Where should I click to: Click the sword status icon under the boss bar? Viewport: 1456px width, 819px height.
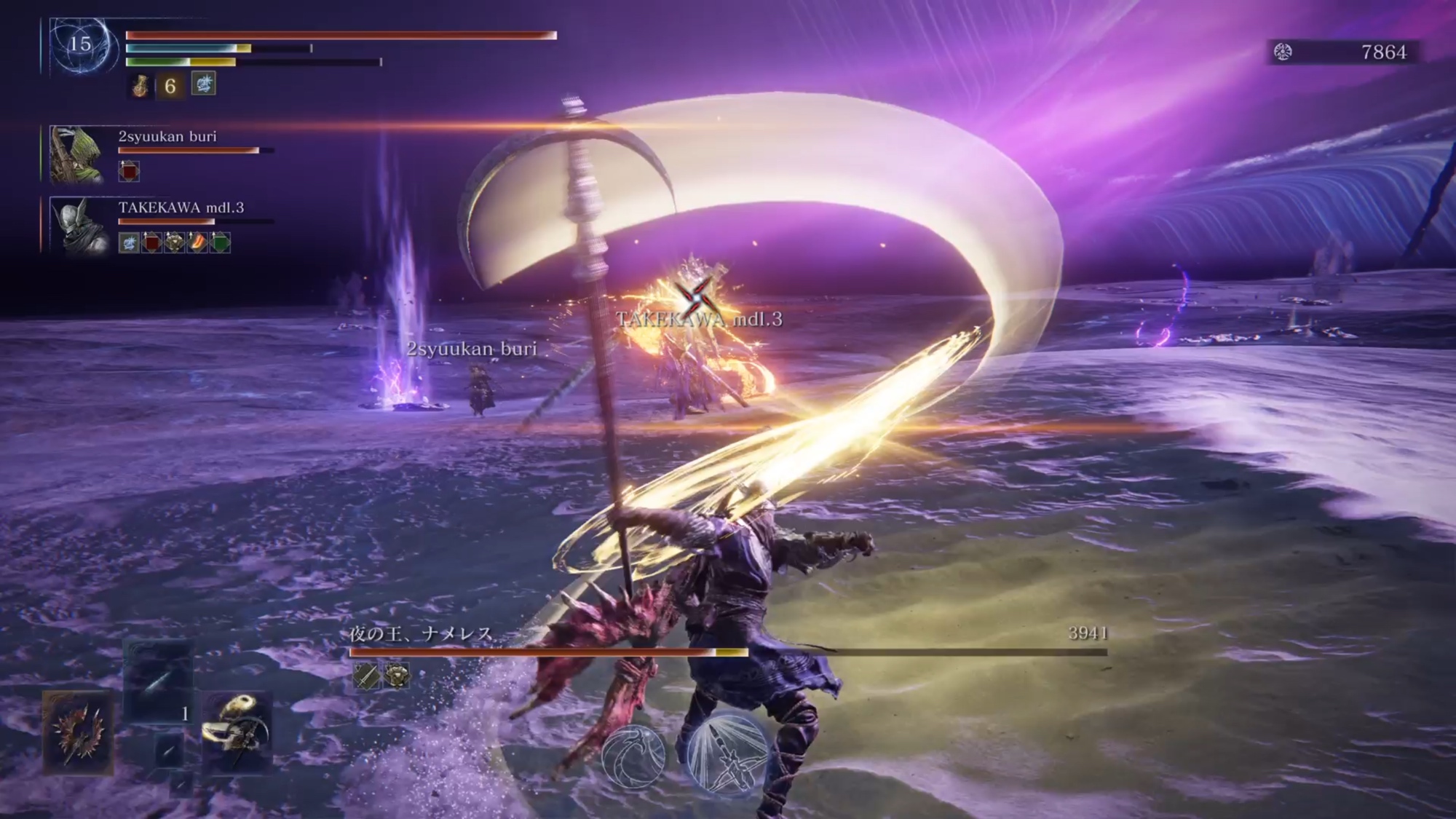click(x=366, y=676)
